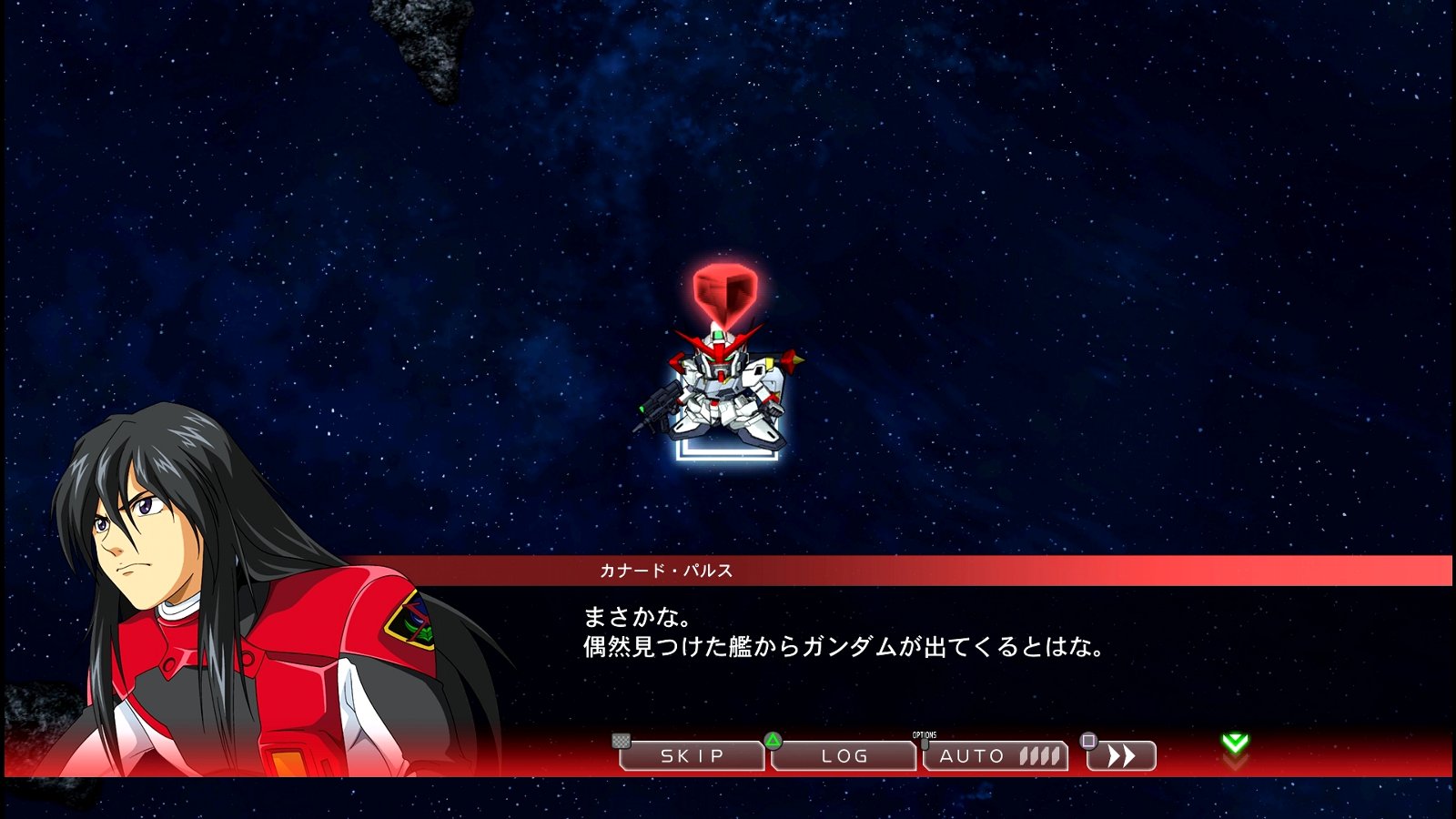This screenshot has height=819, width=1456.
Task: Adjust the AUTO speed pips indicator
Action: click(1037, 754)
